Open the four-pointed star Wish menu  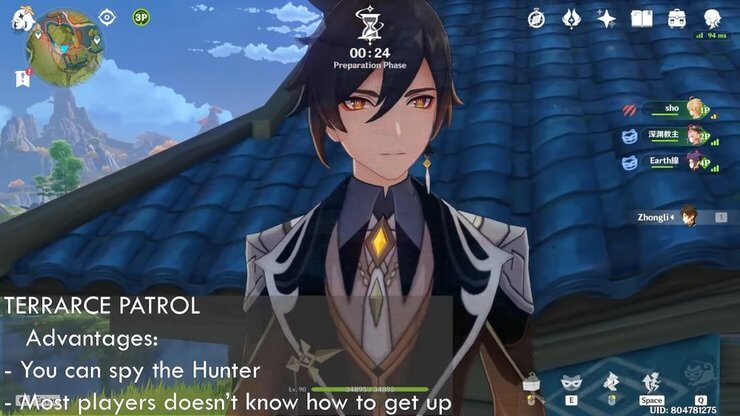click(606, 18)
